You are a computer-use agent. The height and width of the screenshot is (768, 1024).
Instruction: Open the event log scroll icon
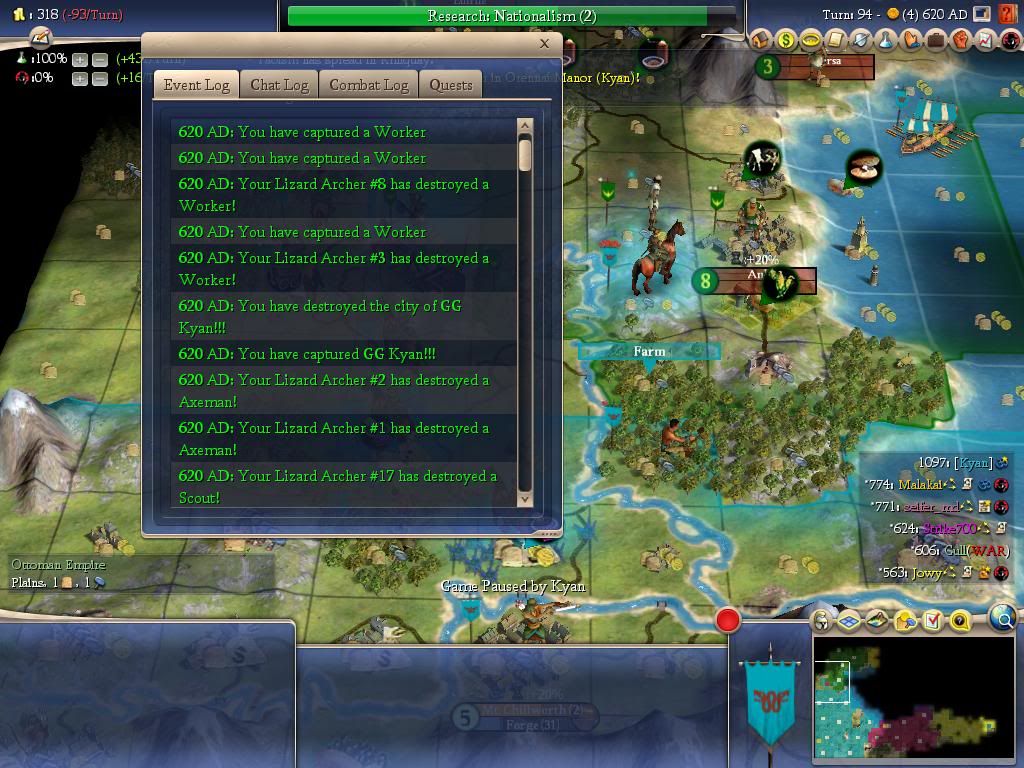835,41
